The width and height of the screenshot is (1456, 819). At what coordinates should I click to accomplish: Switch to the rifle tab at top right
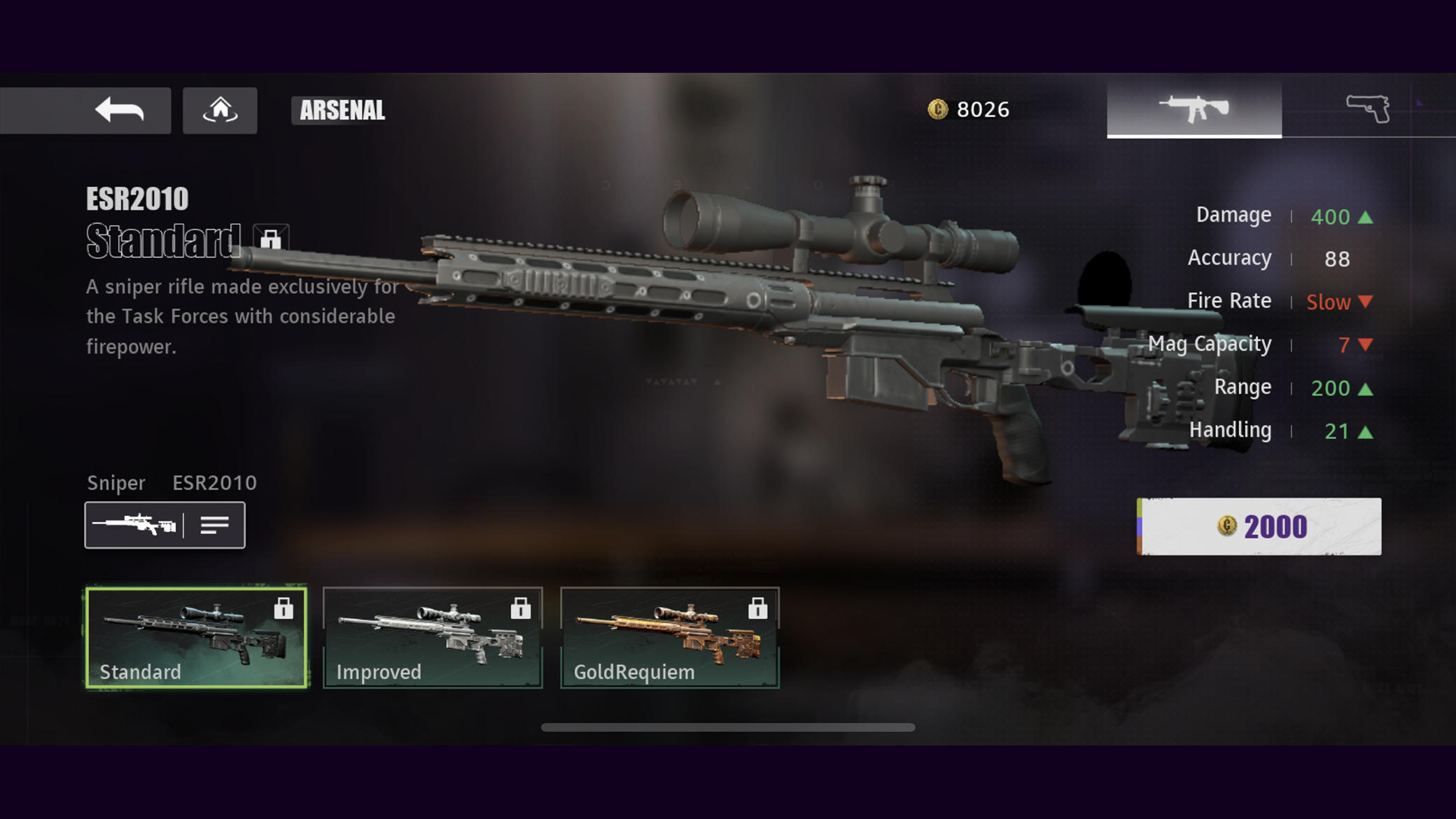click(x=1193, y=106)
